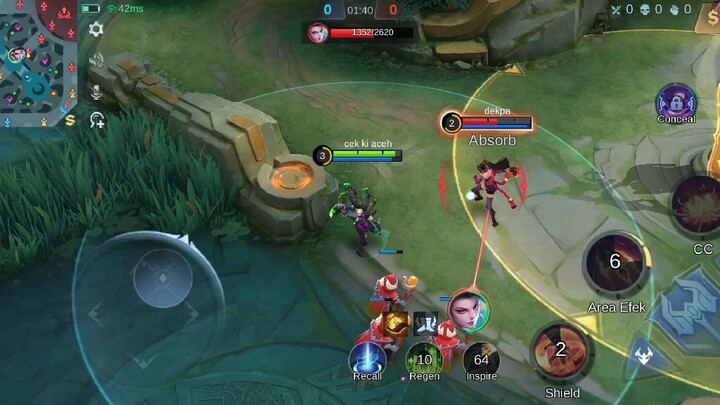This screenshot has width=720, height=405.
Task: Tap the minimap
Action: [x=38, y=63]
